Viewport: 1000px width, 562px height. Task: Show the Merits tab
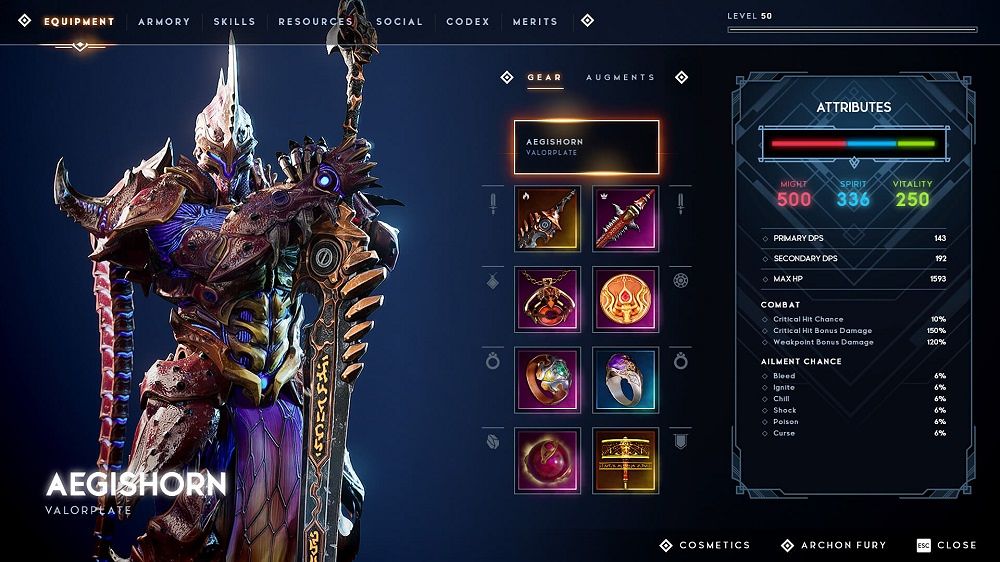click(x=535, y=21)
